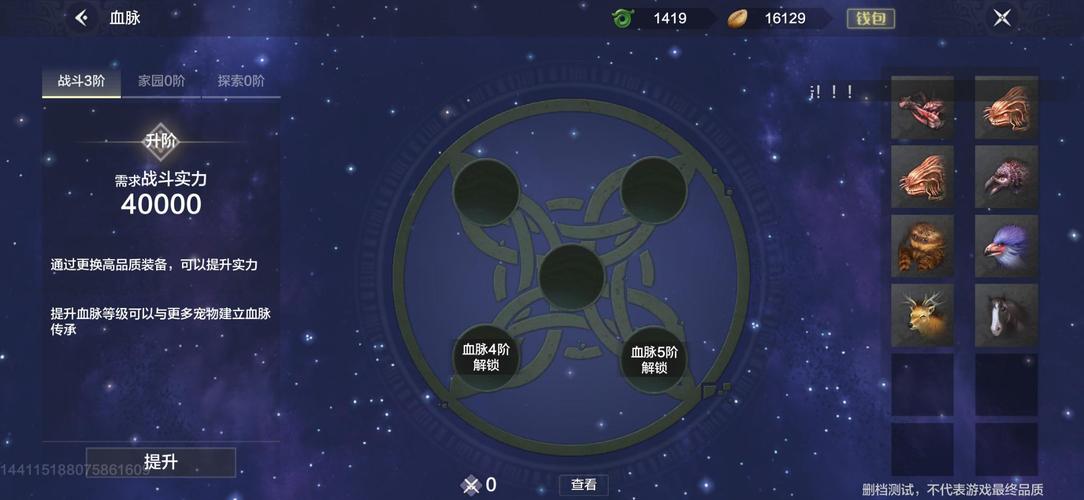Select the locked 血脉4阶解锁 slot

486,358
